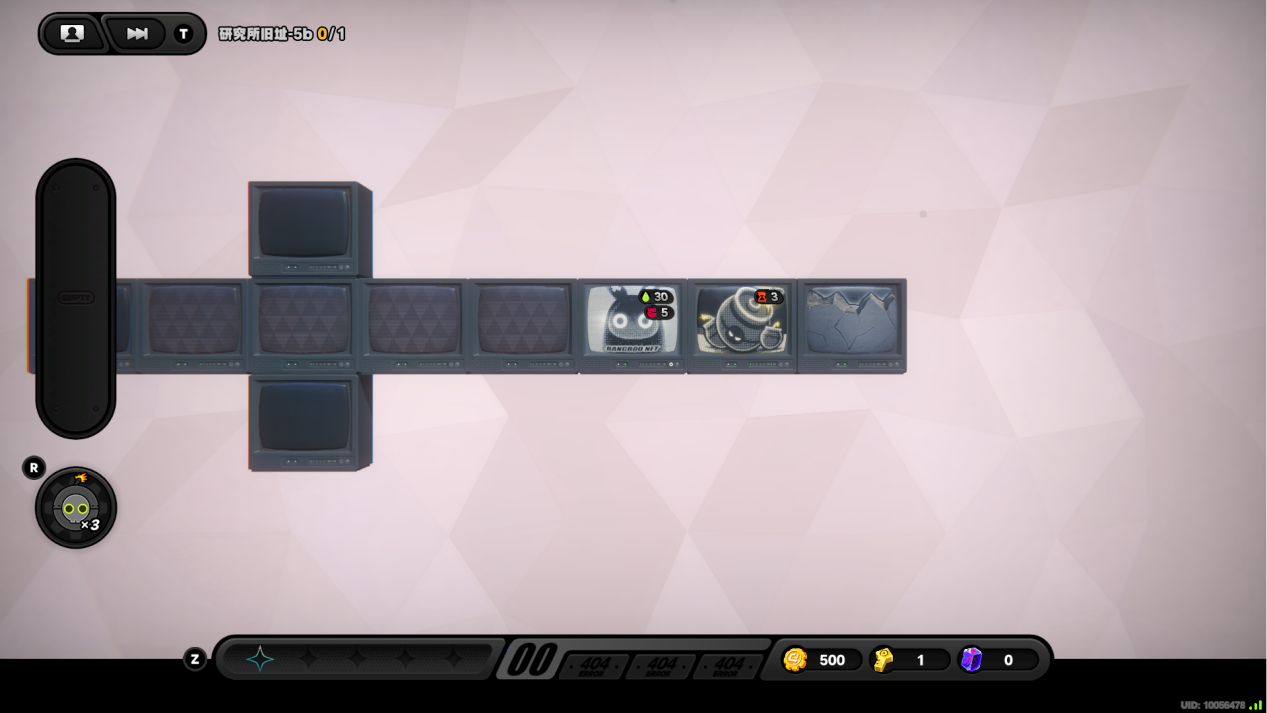Open the agent profile button
1267x713 pixels.
pos(72,34)
